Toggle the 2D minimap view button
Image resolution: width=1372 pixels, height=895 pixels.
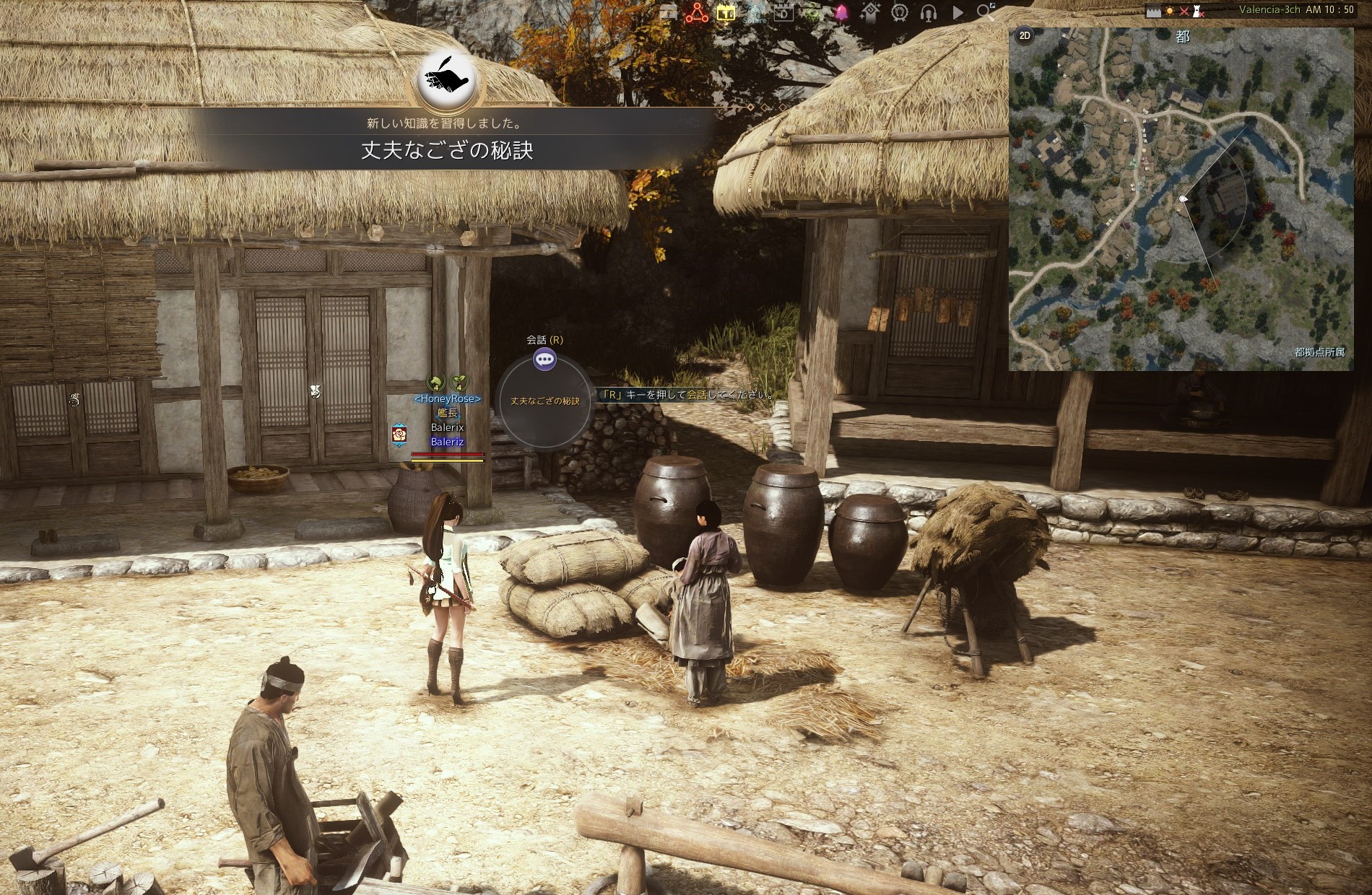click(1024, 36)
